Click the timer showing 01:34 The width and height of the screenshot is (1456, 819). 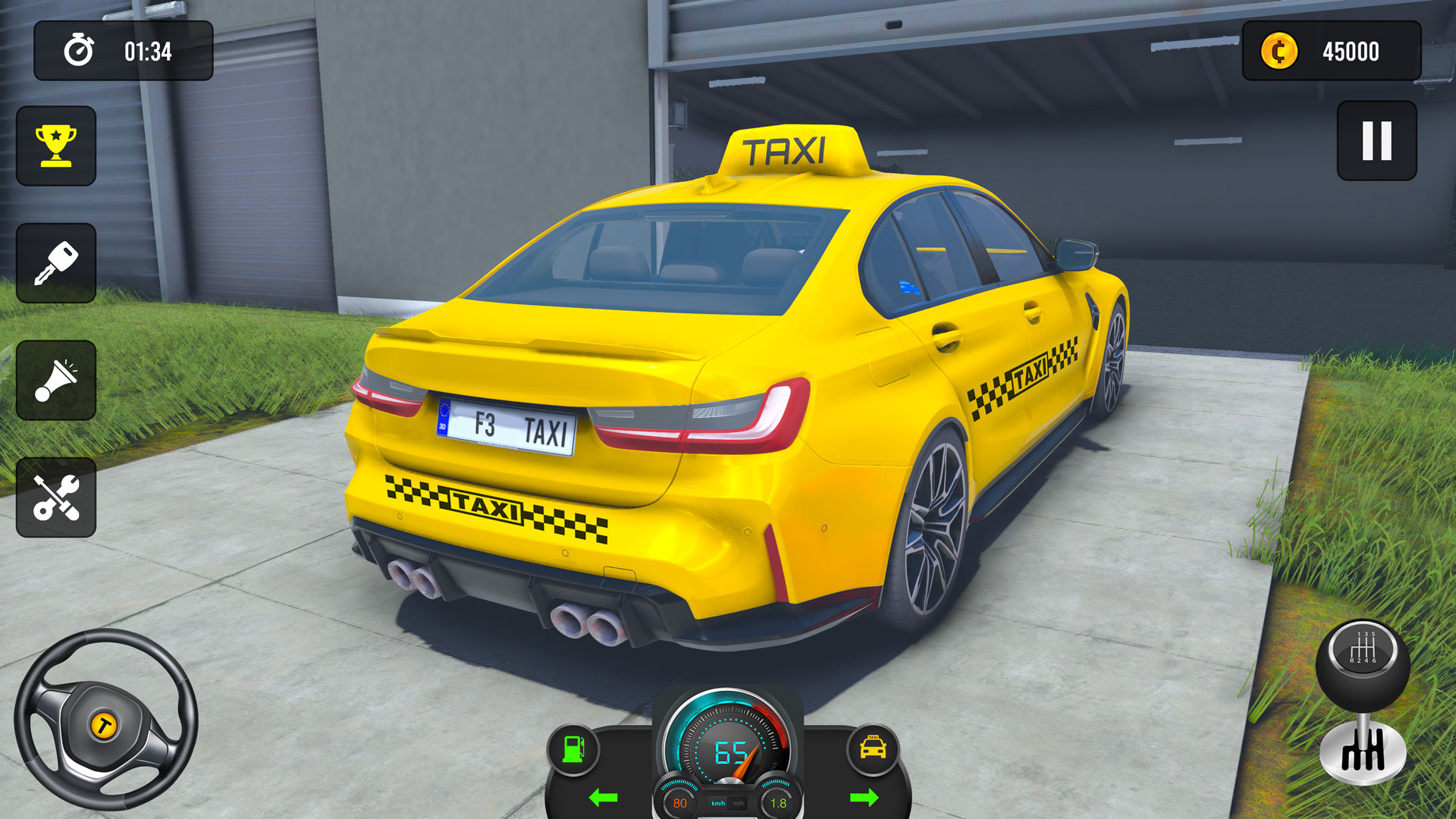tap(149, 52)
